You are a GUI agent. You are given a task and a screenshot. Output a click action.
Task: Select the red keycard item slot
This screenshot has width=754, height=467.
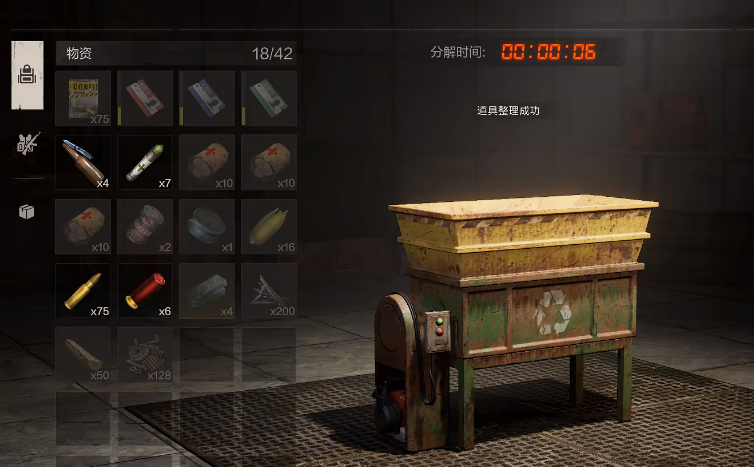click(145, 98)
